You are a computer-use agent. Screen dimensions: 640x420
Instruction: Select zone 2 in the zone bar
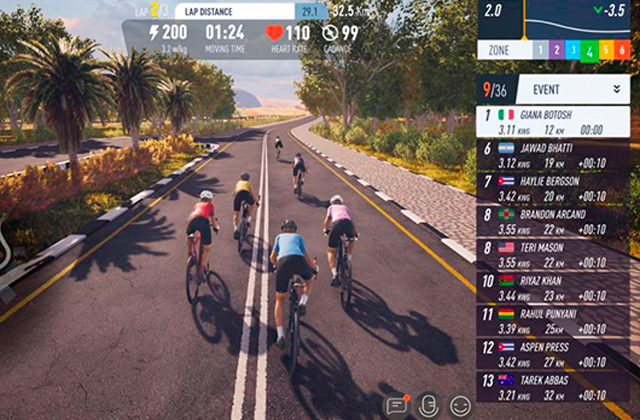[556, 50]
